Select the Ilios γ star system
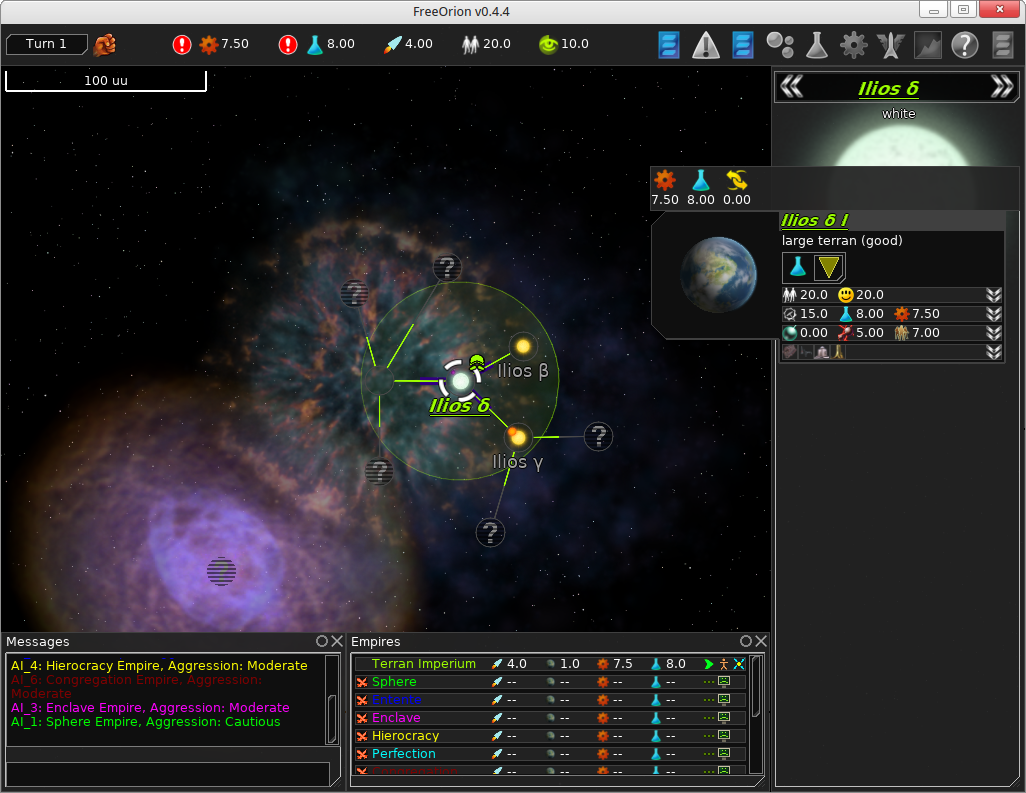1026x793 pixels. pyautogui.click(x=518, y=437)
